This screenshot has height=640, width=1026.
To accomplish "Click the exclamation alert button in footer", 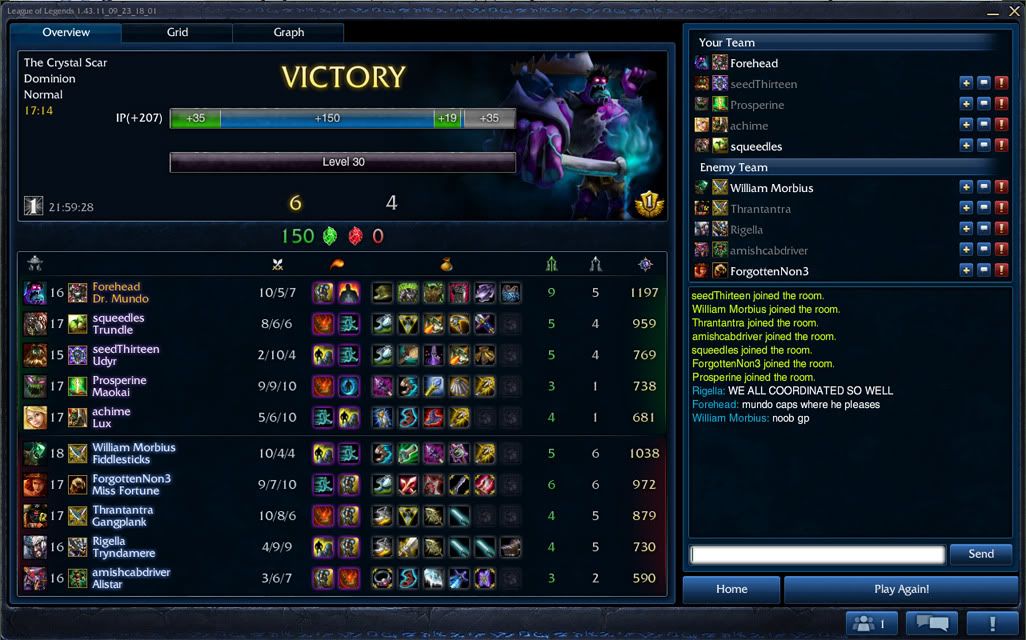I will click(991, 623).
